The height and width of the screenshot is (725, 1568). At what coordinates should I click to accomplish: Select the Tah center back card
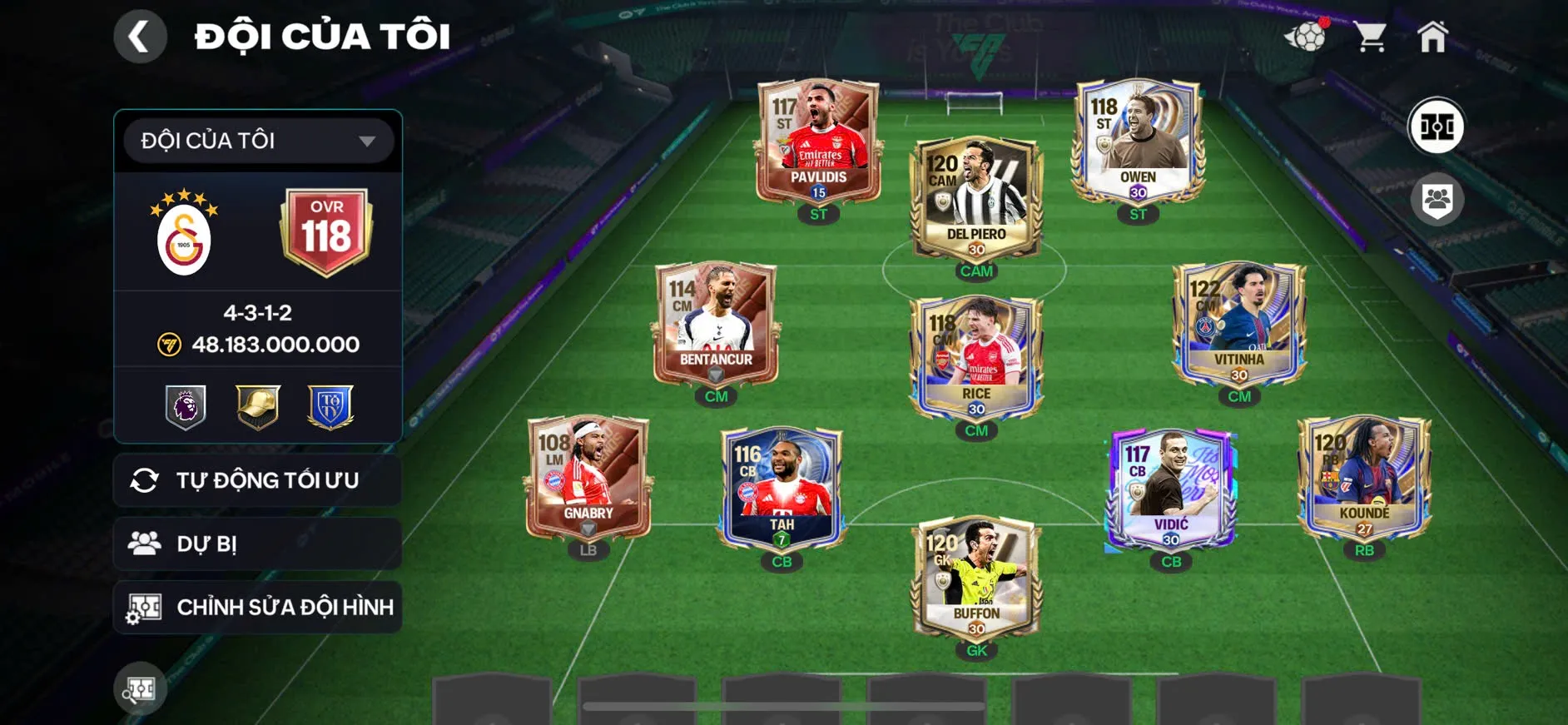point(782,491)
